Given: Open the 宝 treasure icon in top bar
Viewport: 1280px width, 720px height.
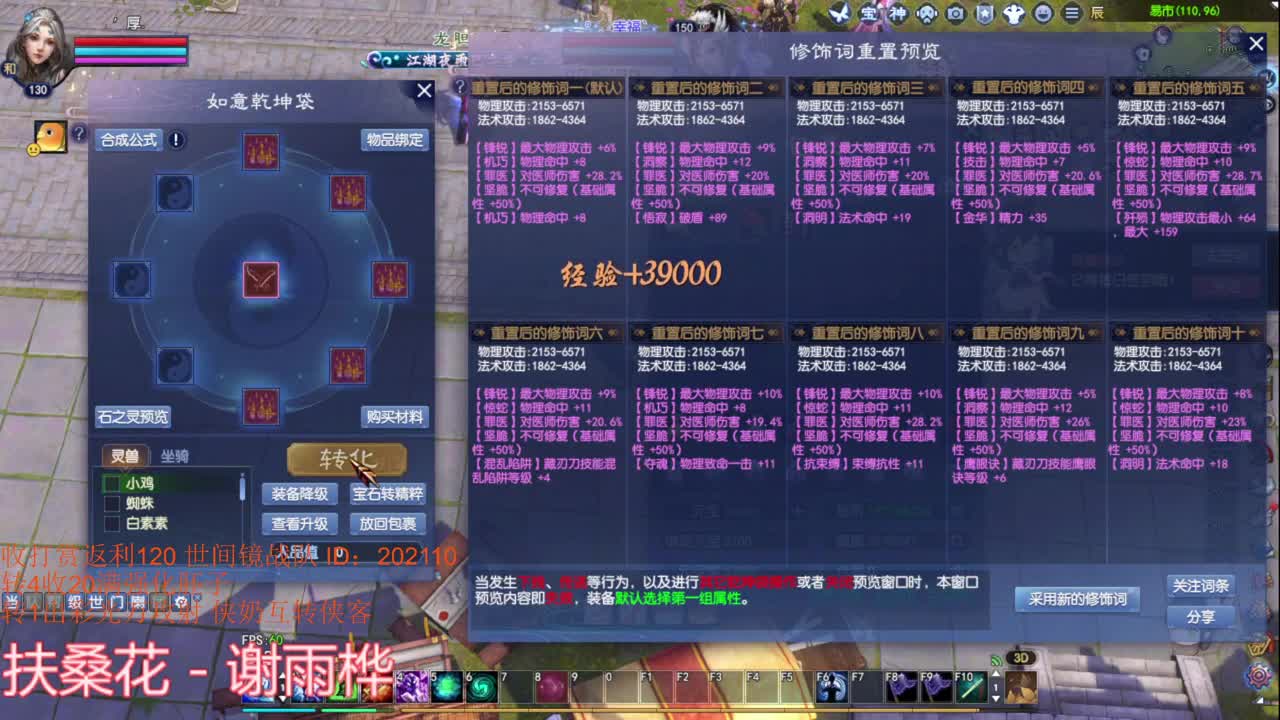Looking at the screenshot, I should tap(869, 11).
